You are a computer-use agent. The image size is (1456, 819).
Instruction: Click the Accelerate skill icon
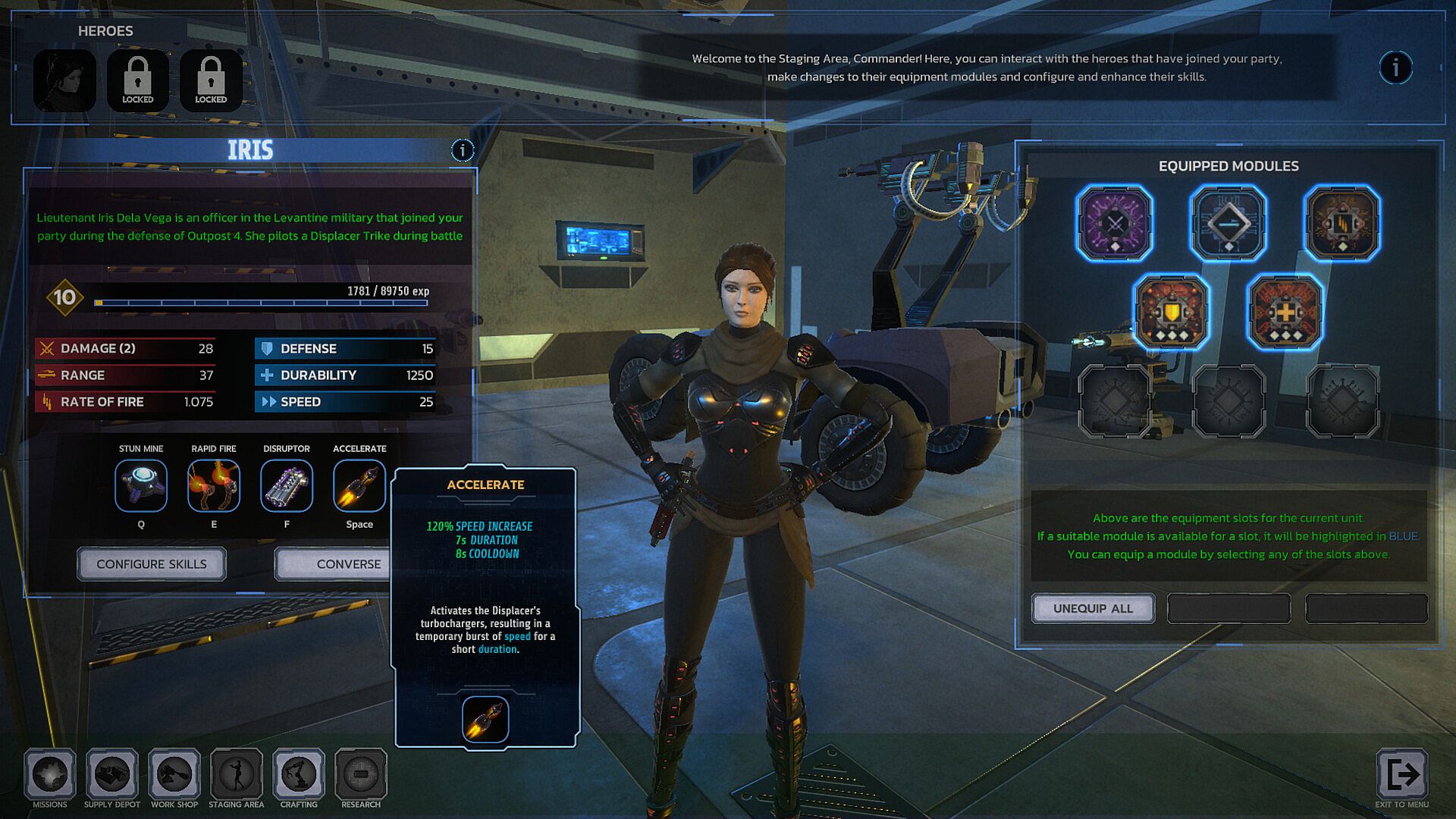(359, 486)
